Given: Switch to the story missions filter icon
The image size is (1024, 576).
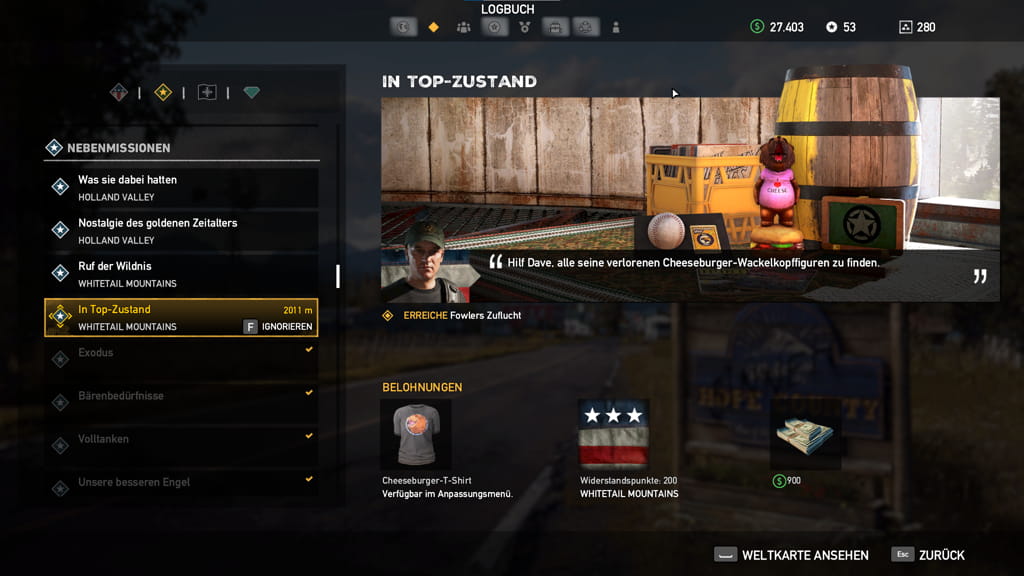Looking at the screenshot, I should tap(119, 93).
